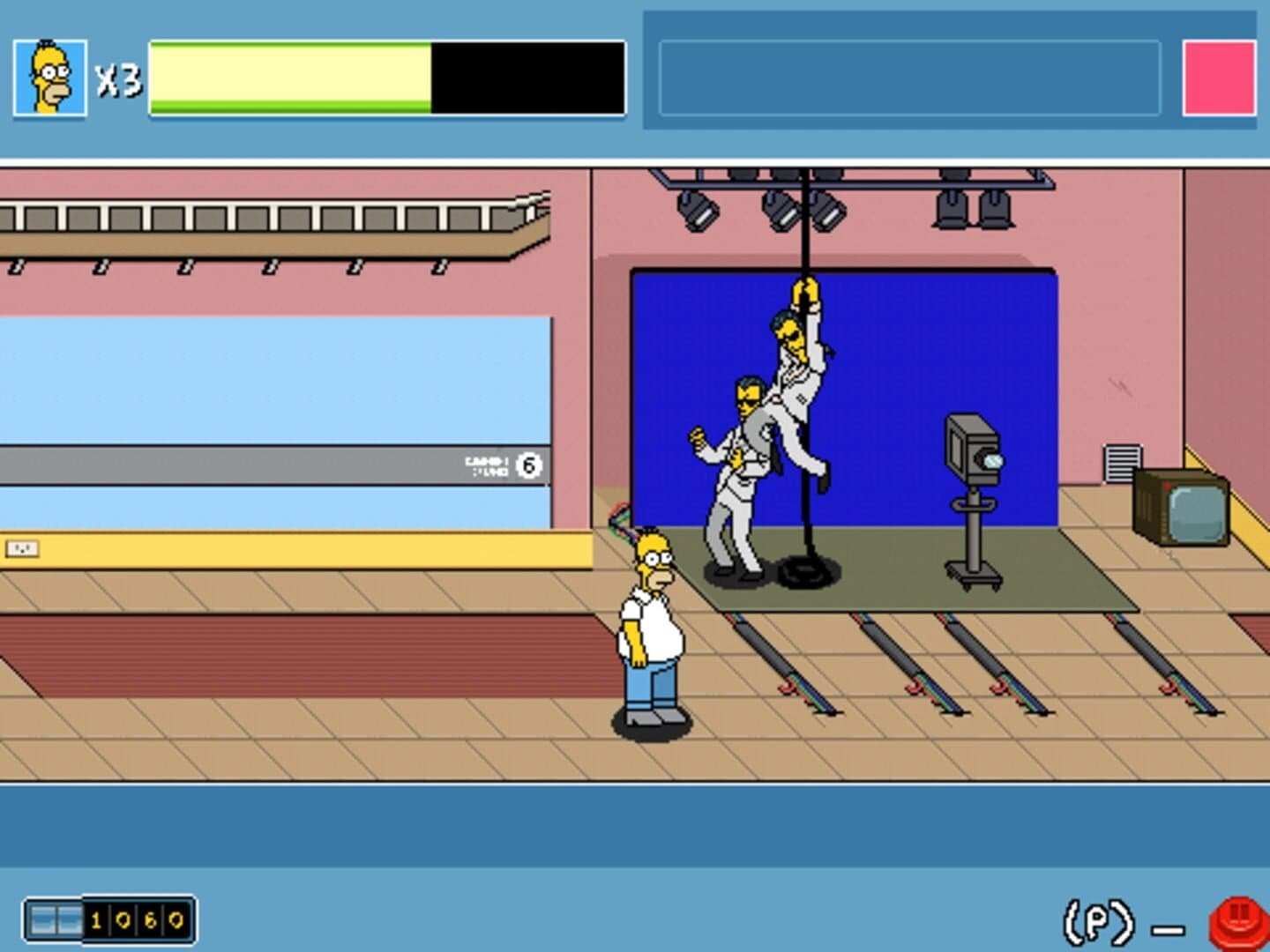The width and height of the screenshot is (1270, 952).
Task: Toggle the light switch on the left wall
Action: click(22, 547)
